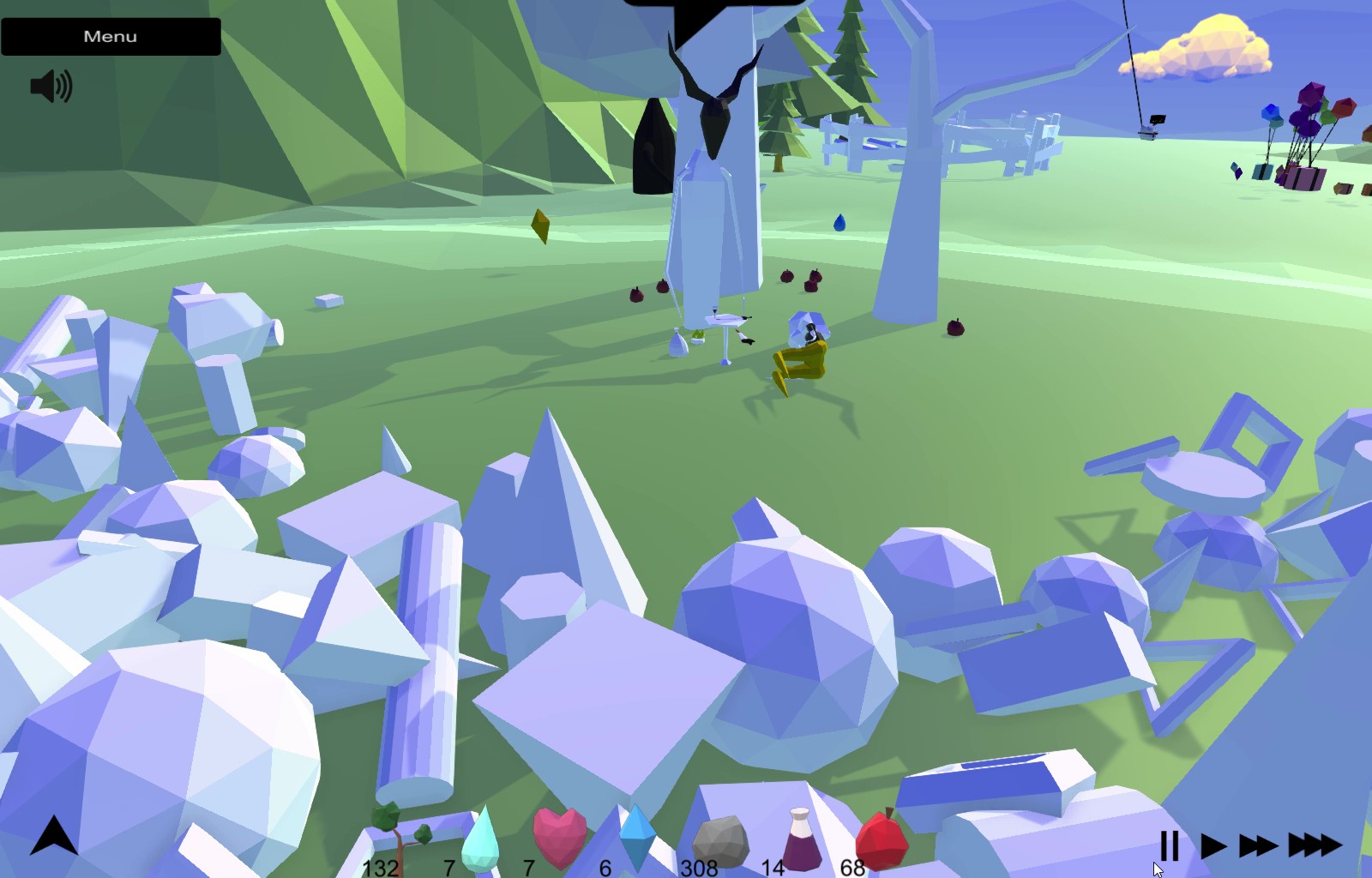Enable double-speed fast forward
Screen dimensions: 1372x878
[1256, 845]
